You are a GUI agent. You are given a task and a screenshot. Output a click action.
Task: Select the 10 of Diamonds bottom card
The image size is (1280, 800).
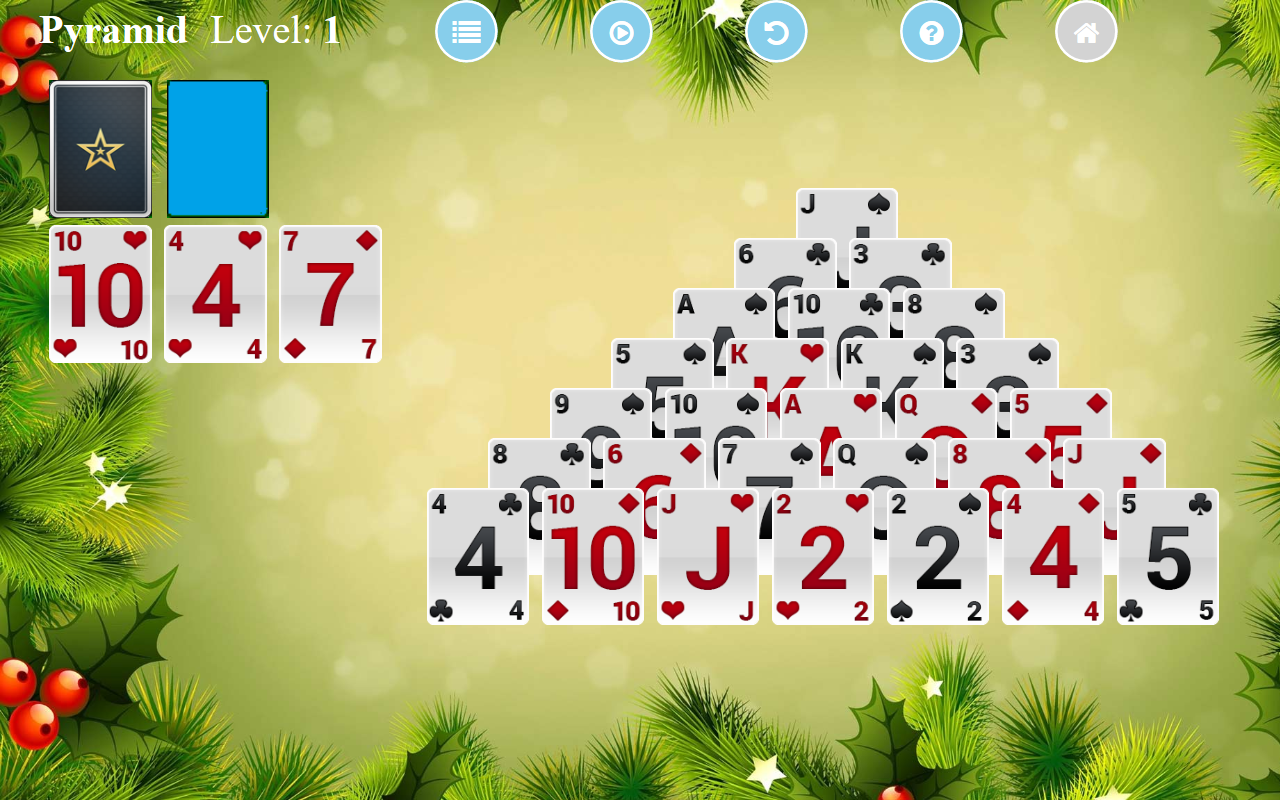pyautogui.click(x=592, y=557)
